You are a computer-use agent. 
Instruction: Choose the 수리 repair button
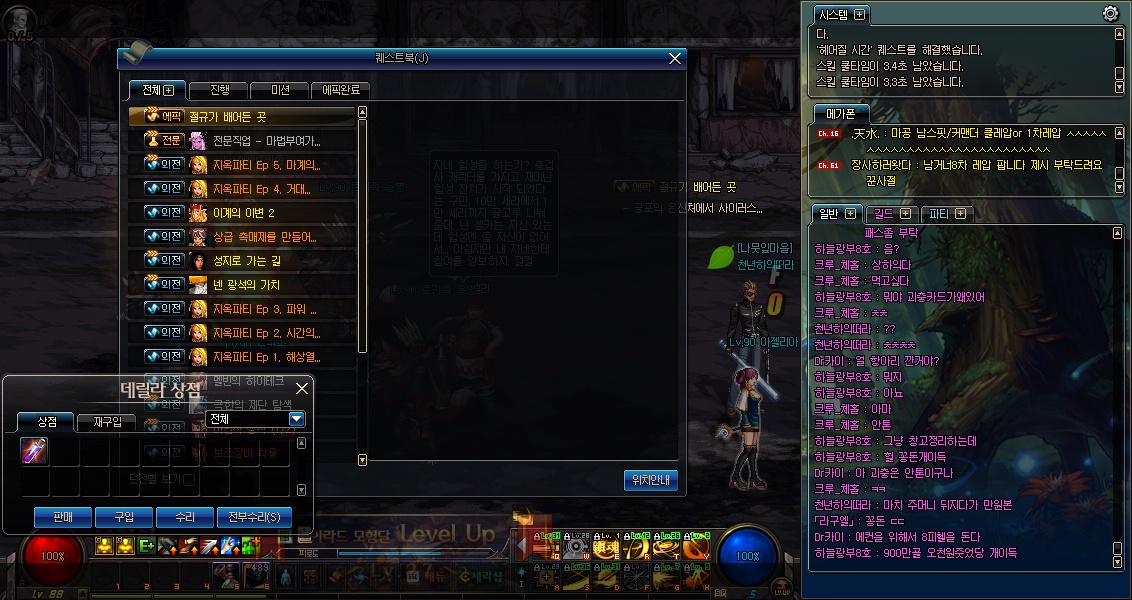click(x=184, y=517)
